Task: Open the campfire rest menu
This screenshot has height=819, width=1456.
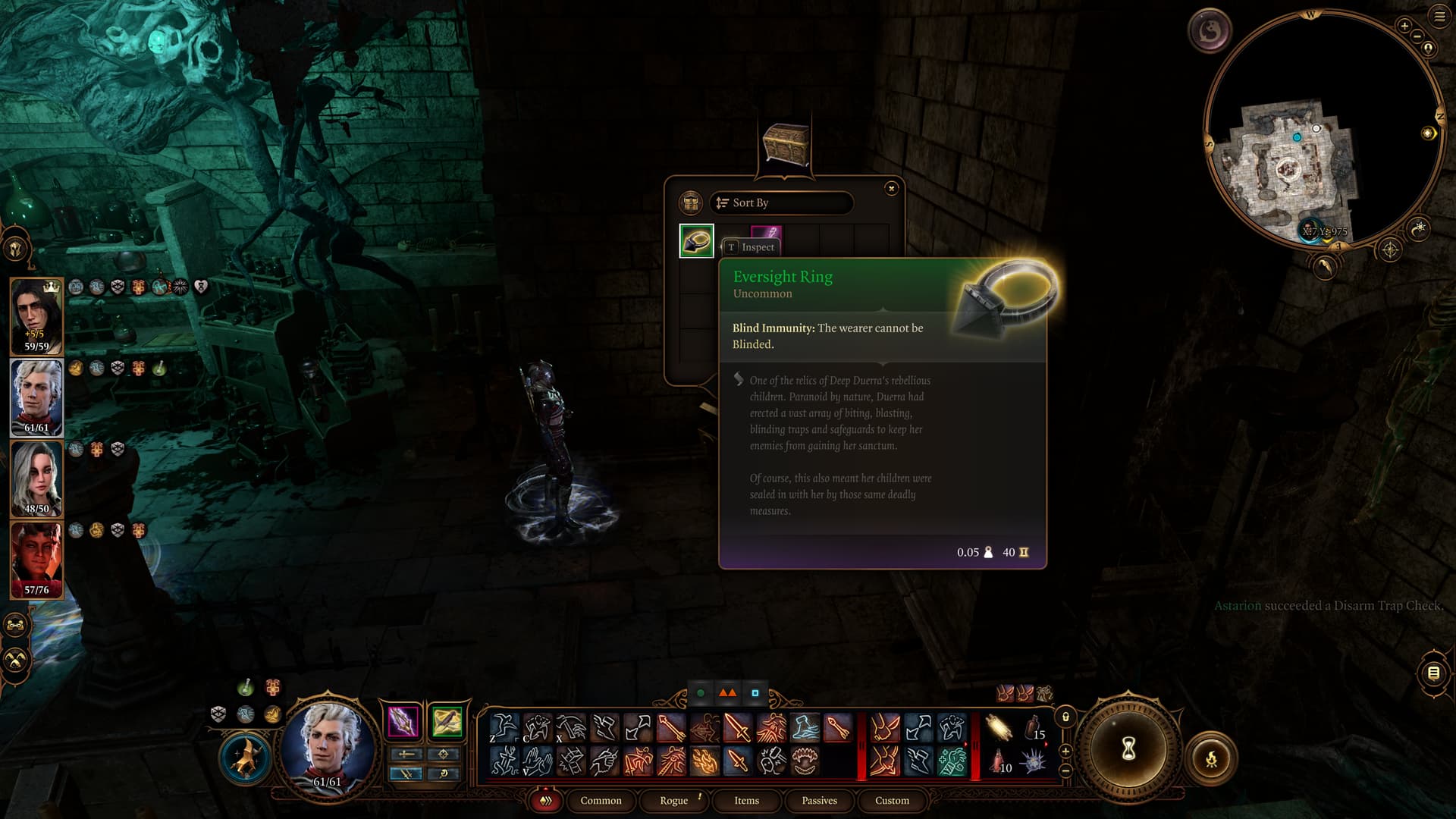Action: click(x=1211, y=758)
